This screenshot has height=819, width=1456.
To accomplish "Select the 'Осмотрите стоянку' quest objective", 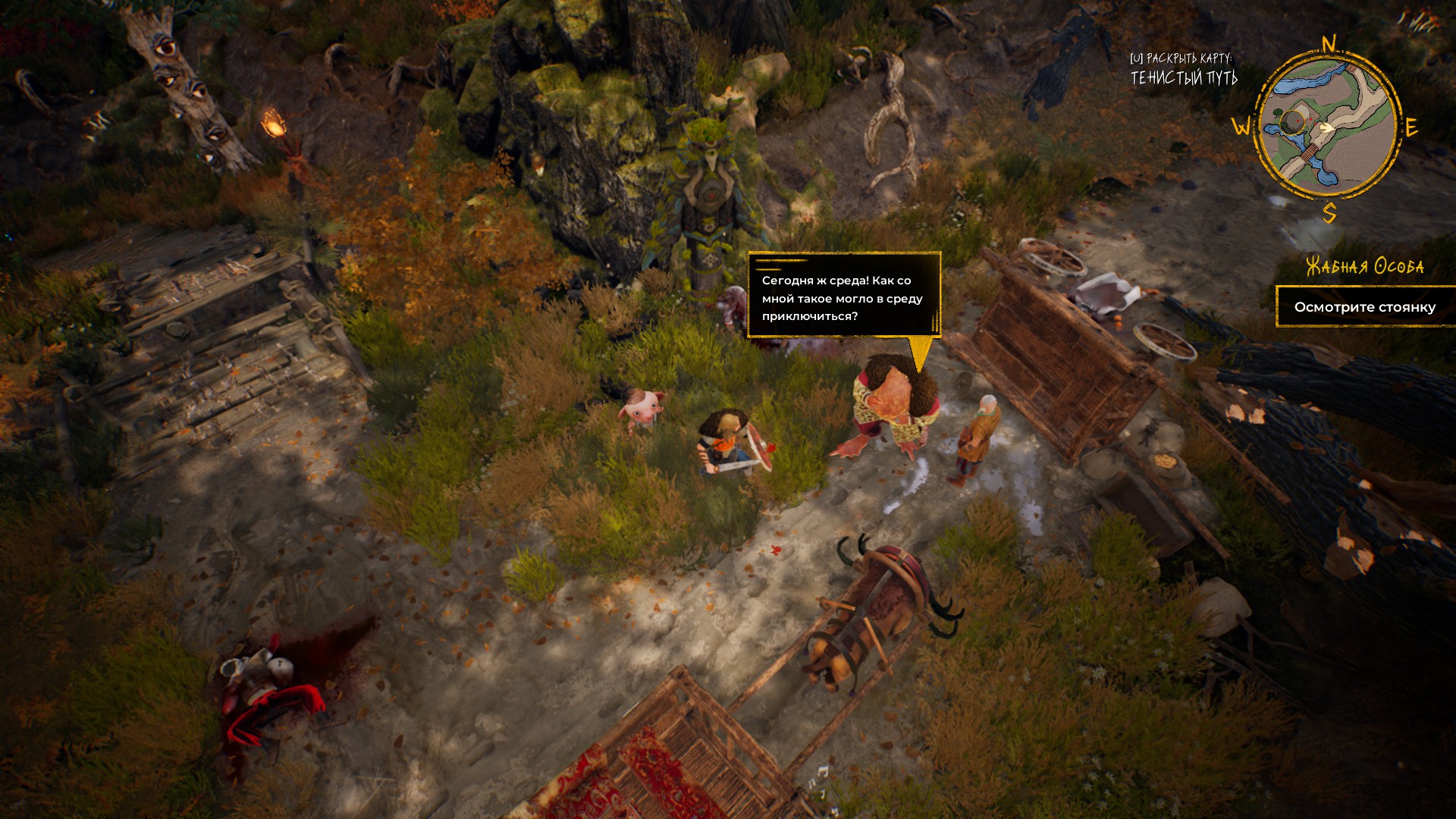I will 1364,307.
